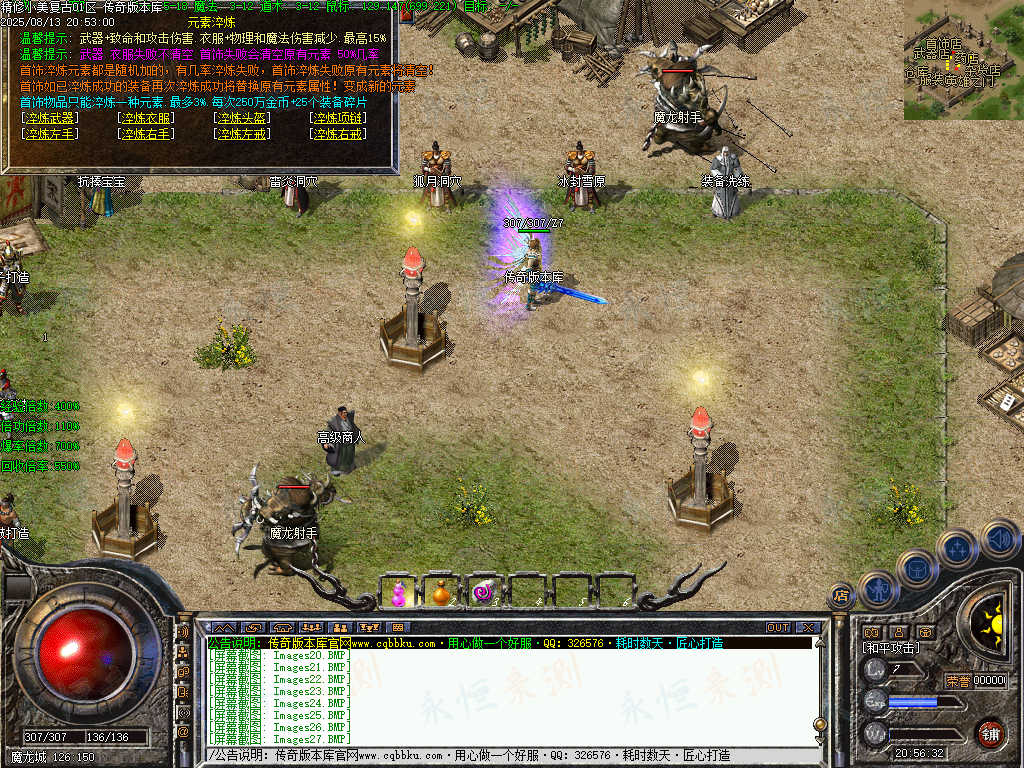Toggle the sound speaker button
The image size is (1024, 768).
[999, 540]
